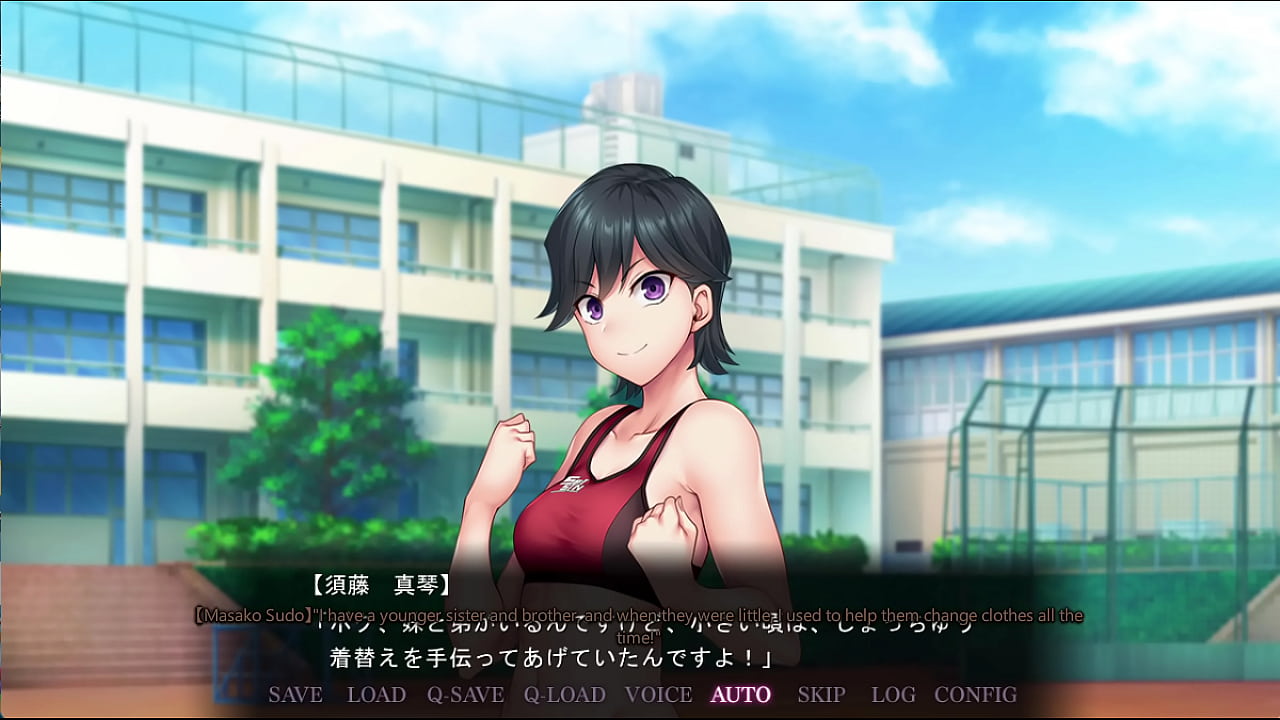
Task: Make a quick save with Q-SAVE
Action: pyautogui.click(x=465, y=694)
